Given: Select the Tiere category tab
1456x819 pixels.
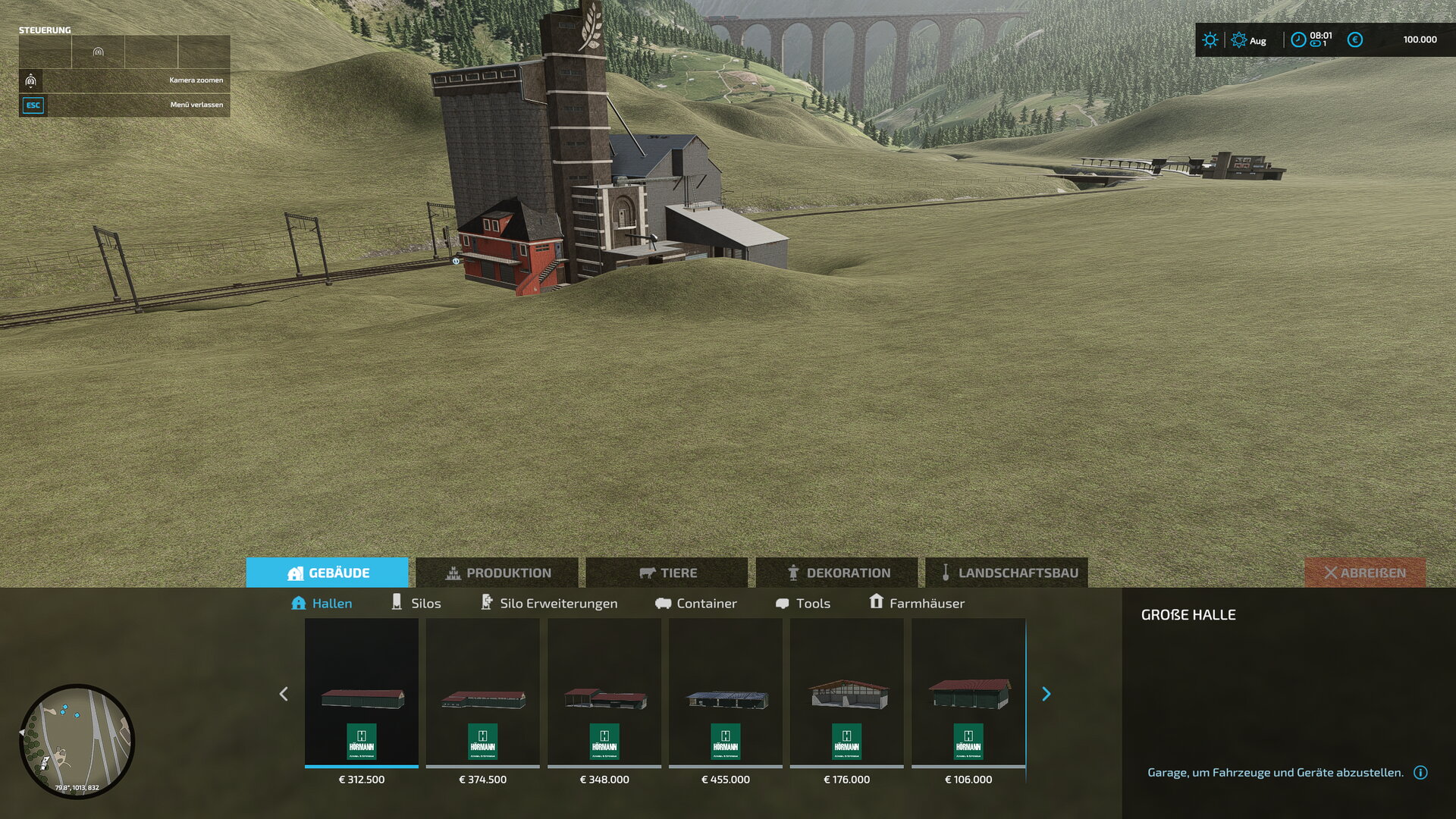Looking at the screenshot, I should (667, 573).
